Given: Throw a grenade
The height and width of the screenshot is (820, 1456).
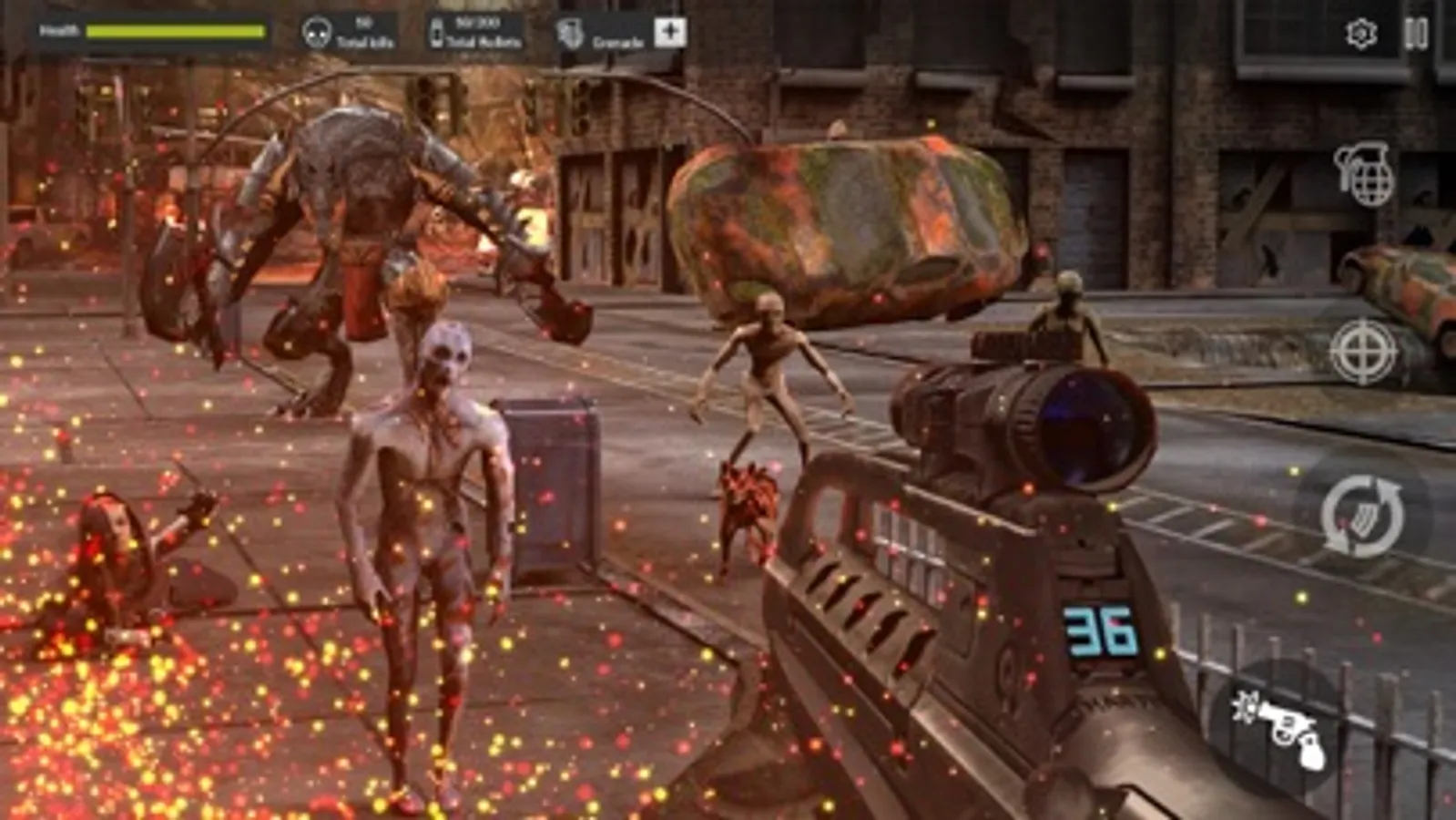Looking at the screenshot, I should (1364, 173).
